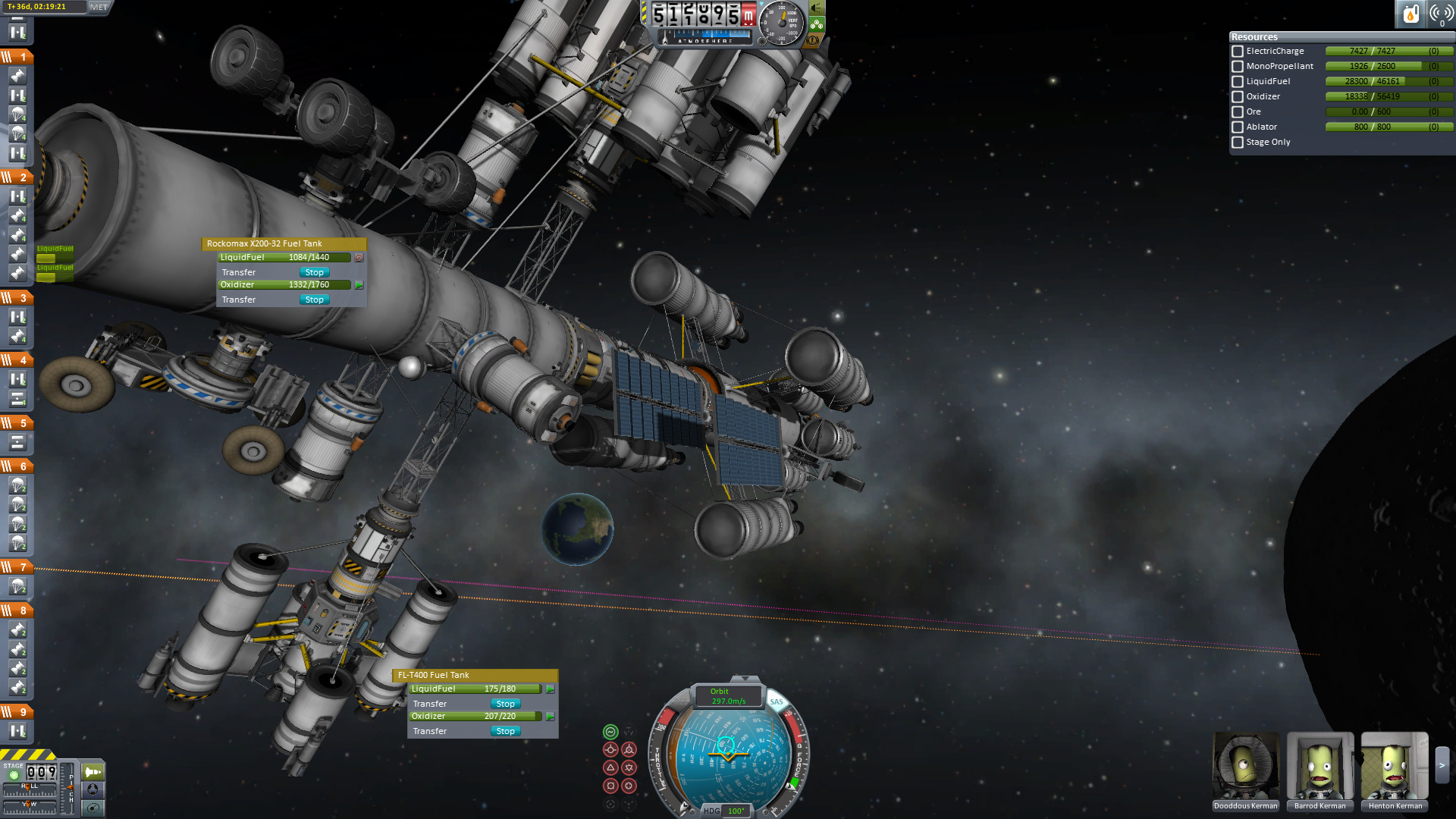Select Barrod Kerman's crew portrait
The width and height of the screenshot is (1456, 819).
point(1319,767)
